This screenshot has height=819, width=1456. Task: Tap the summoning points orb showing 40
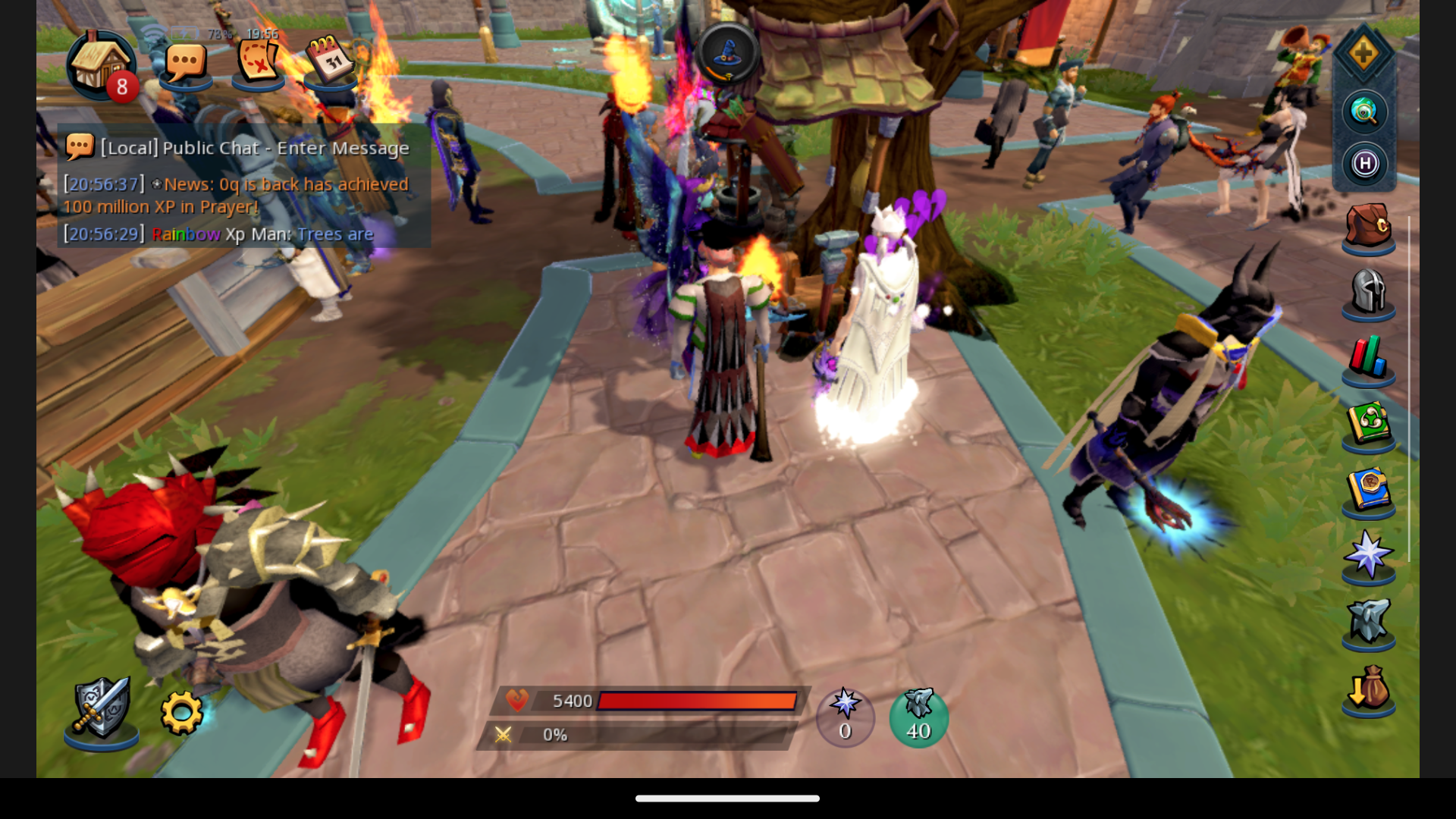coord(918,717)
